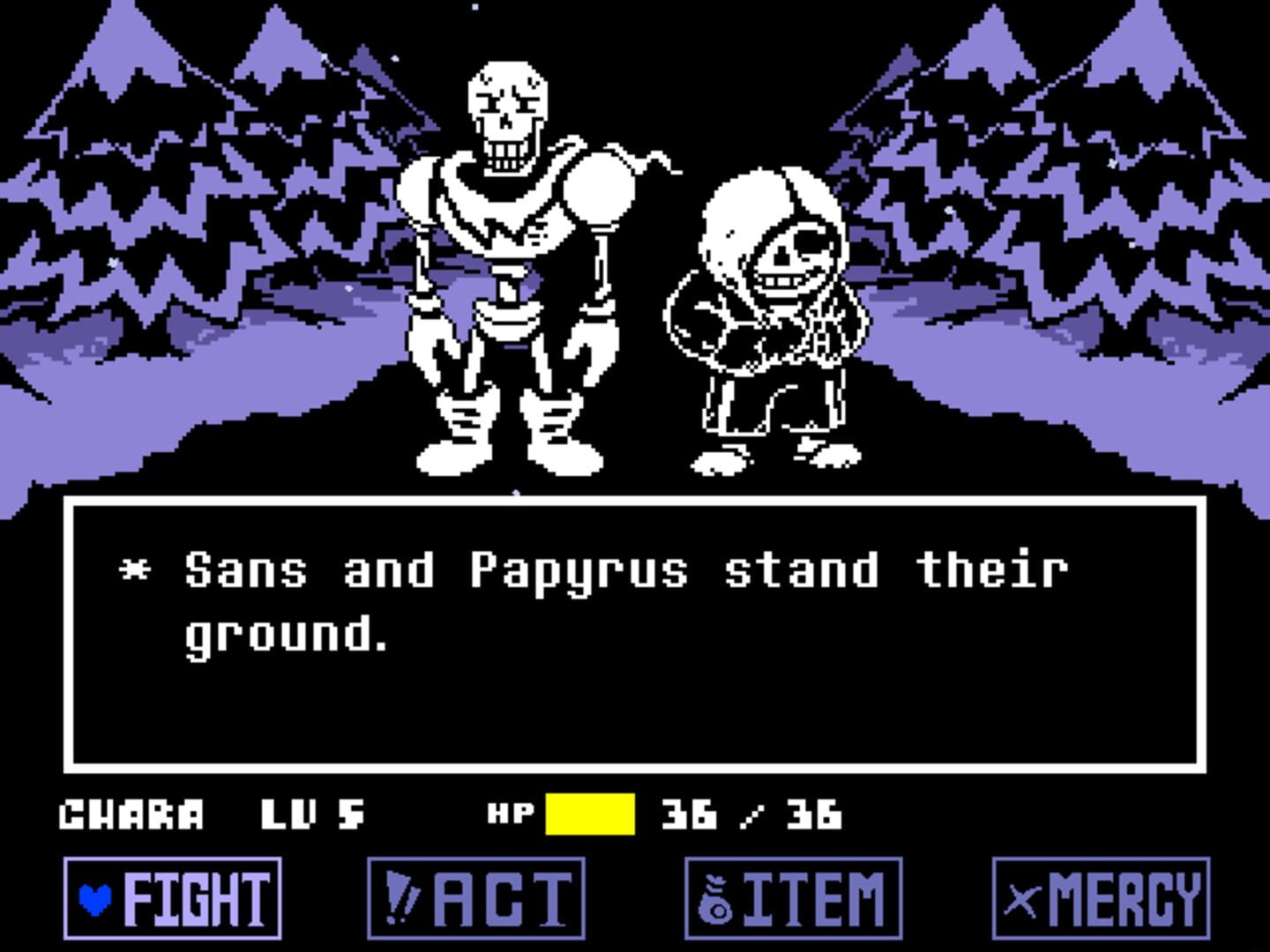Open the ITEM menu
Image resolution: width=1270 pixels, height=952 pixels.
794,901
